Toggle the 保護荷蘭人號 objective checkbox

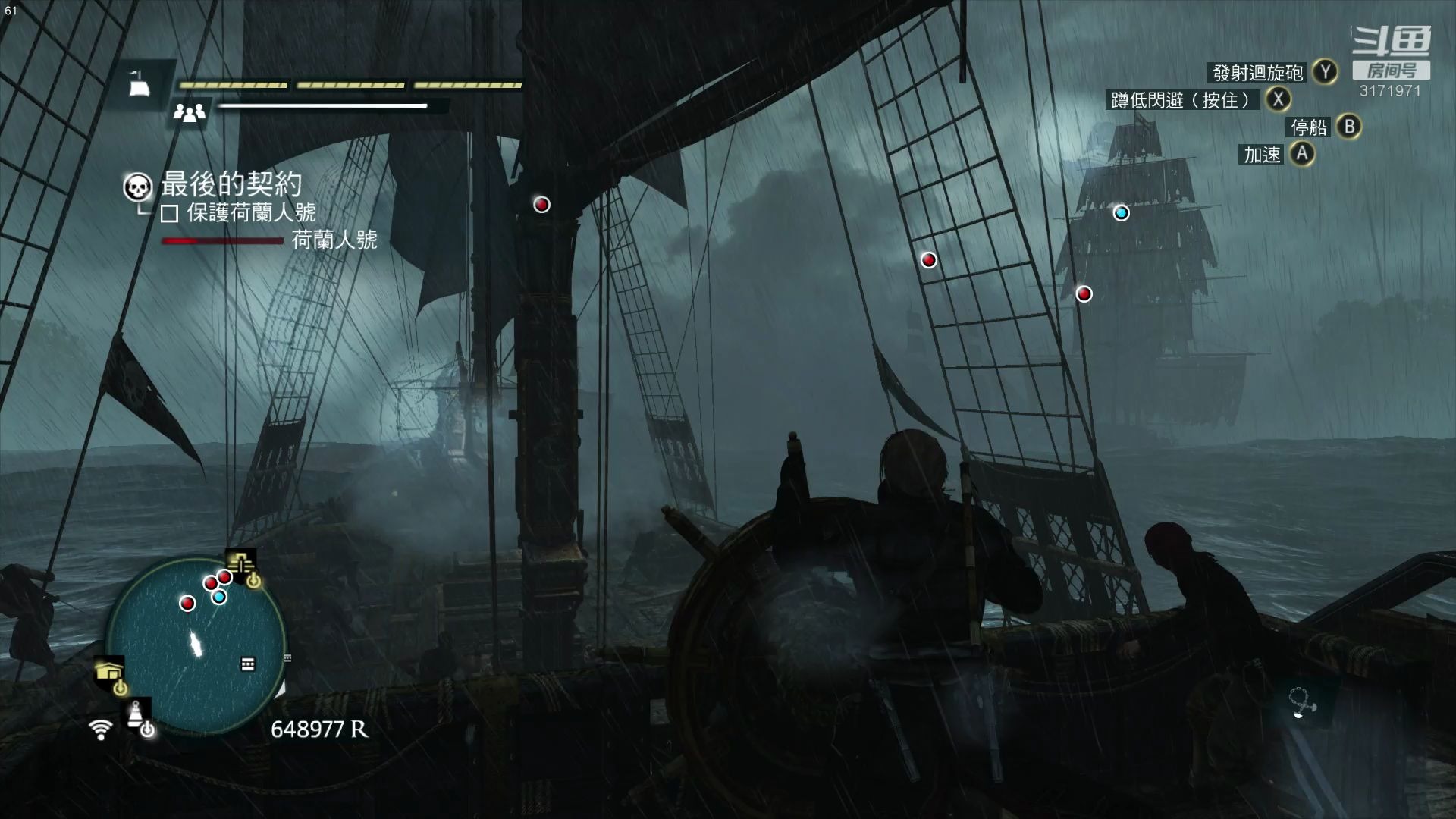(169, 214)
